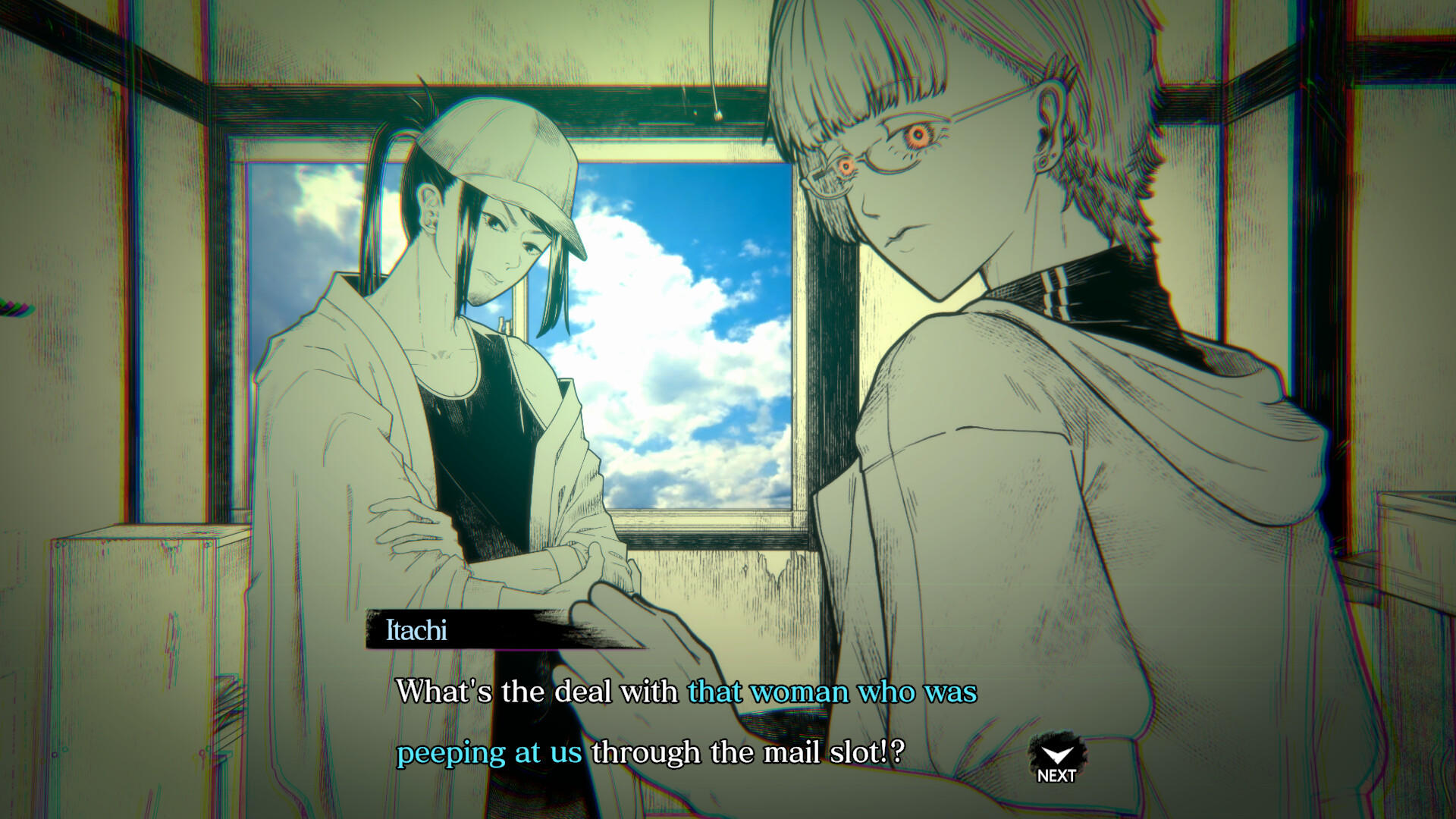Click the black chevron icon above NEXT
This screenshot has width=1456, height=819.
1057,754
